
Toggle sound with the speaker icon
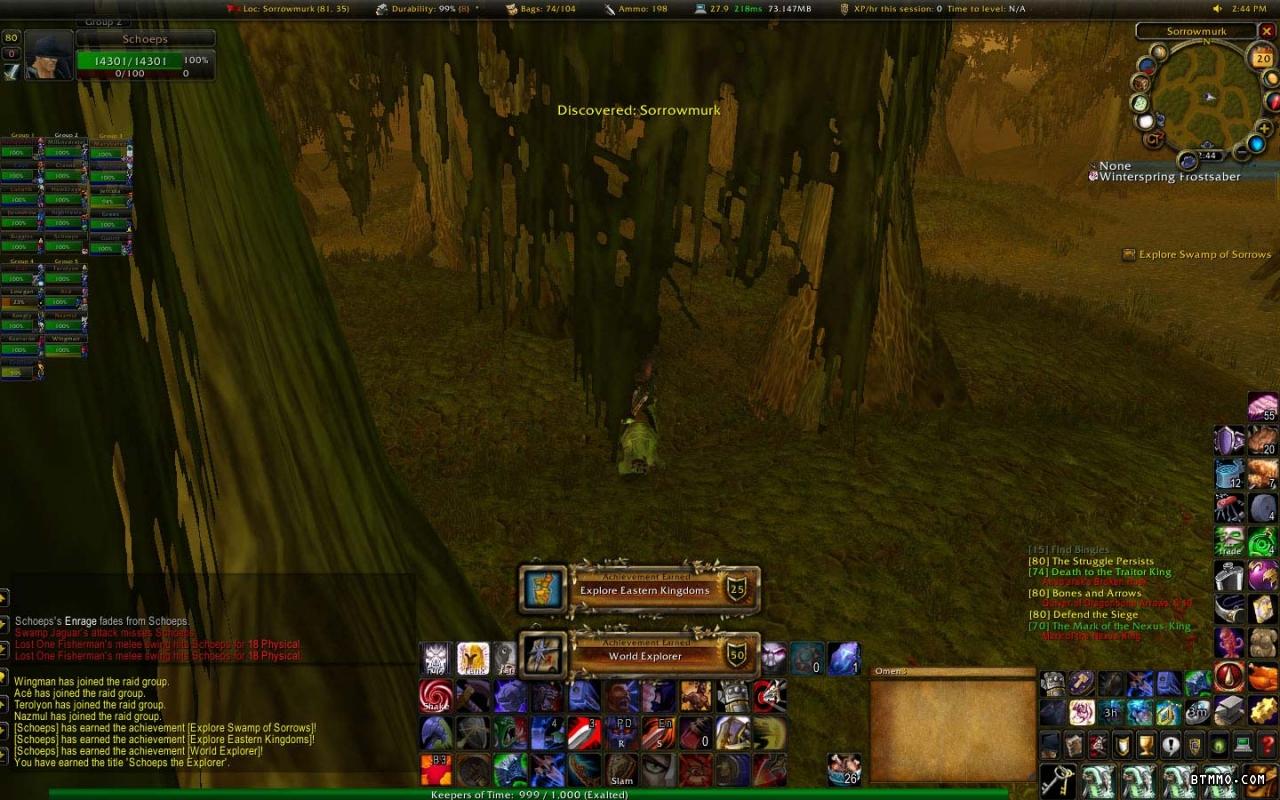(x=1217, y=8)
